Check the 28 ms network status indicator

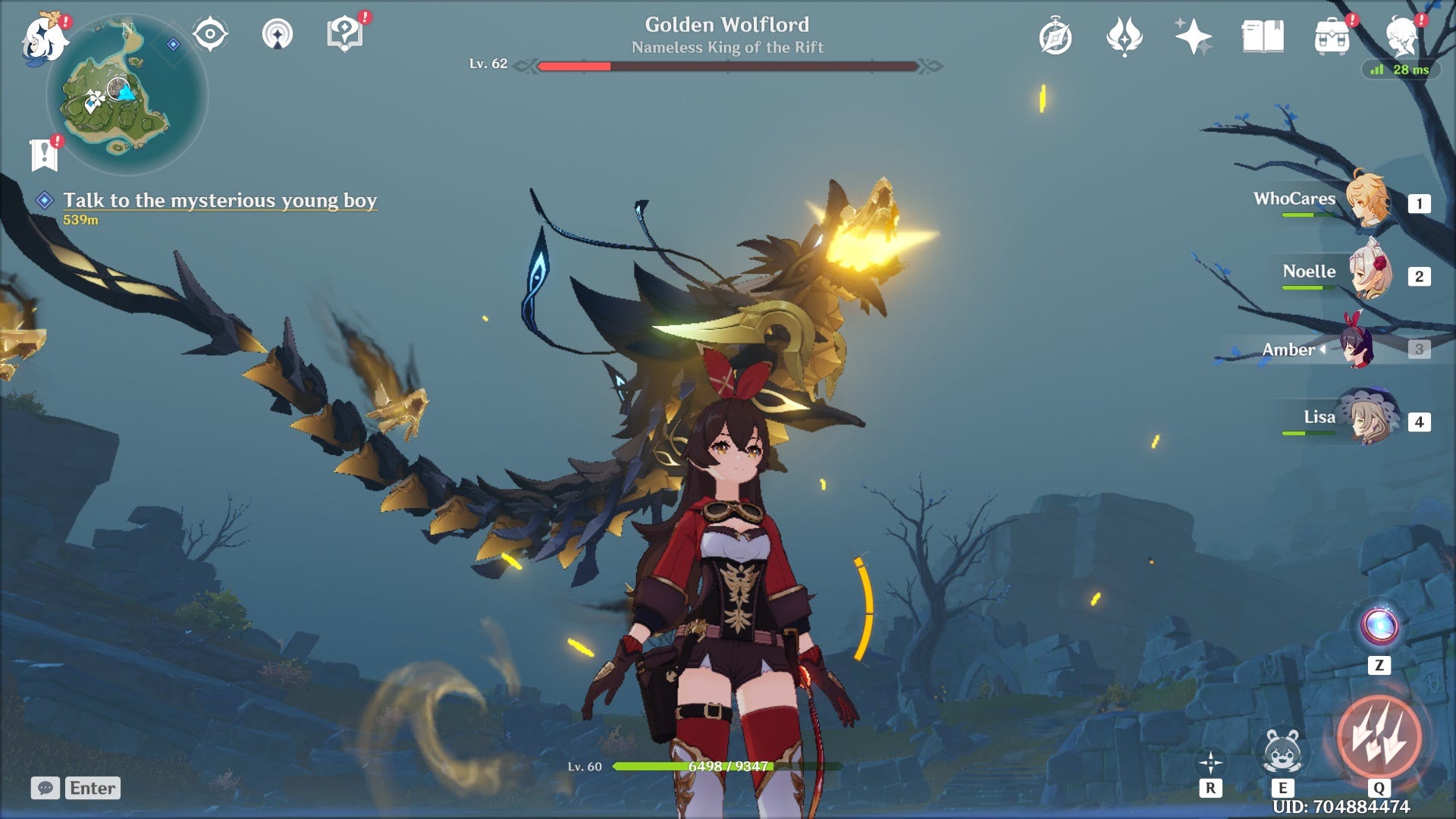1401,71
